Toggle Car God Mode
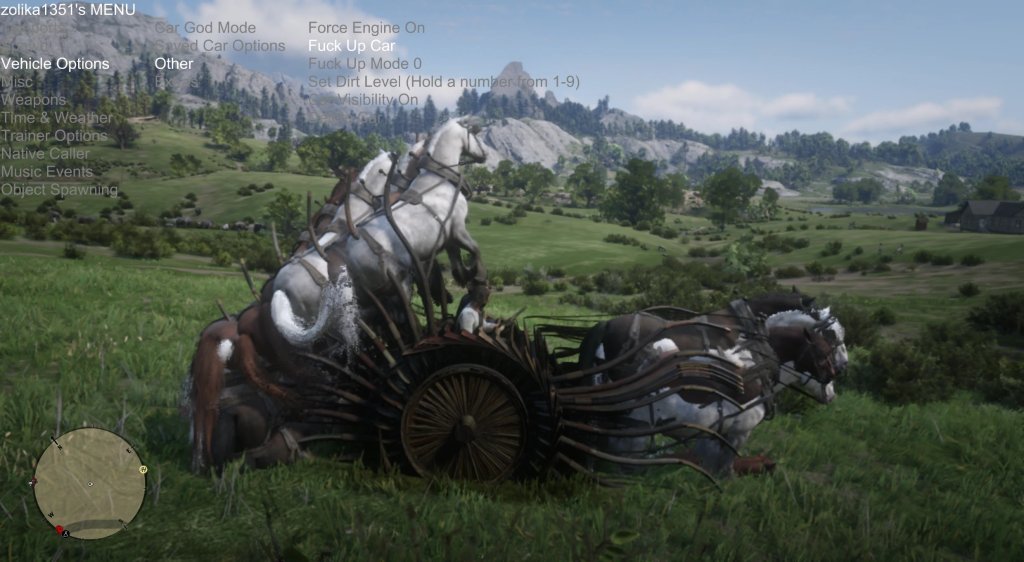This screenshot has width=1024, height=562. pos(205,28)
